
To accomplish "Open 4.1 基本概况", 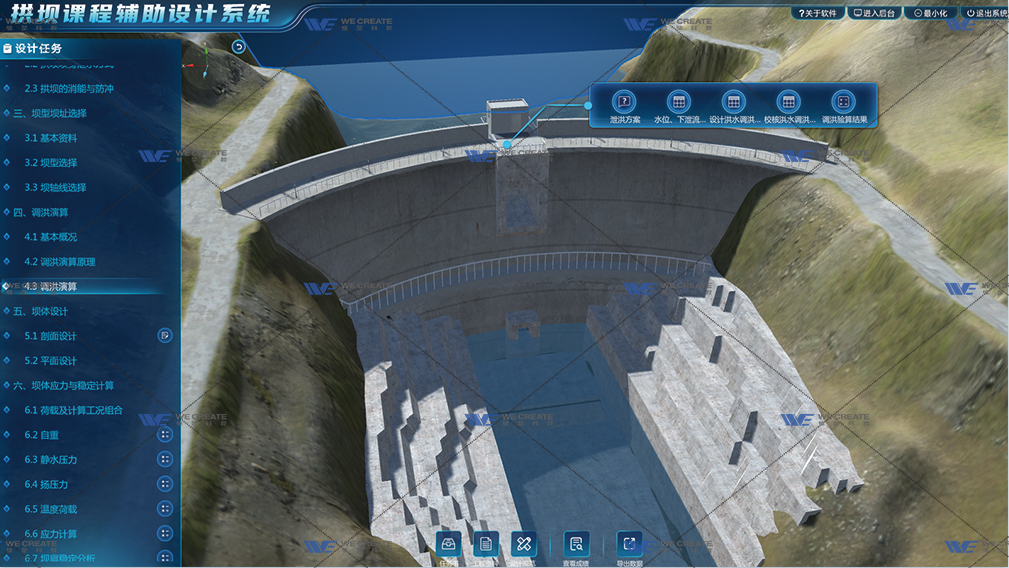I will (x=51, y=237).
